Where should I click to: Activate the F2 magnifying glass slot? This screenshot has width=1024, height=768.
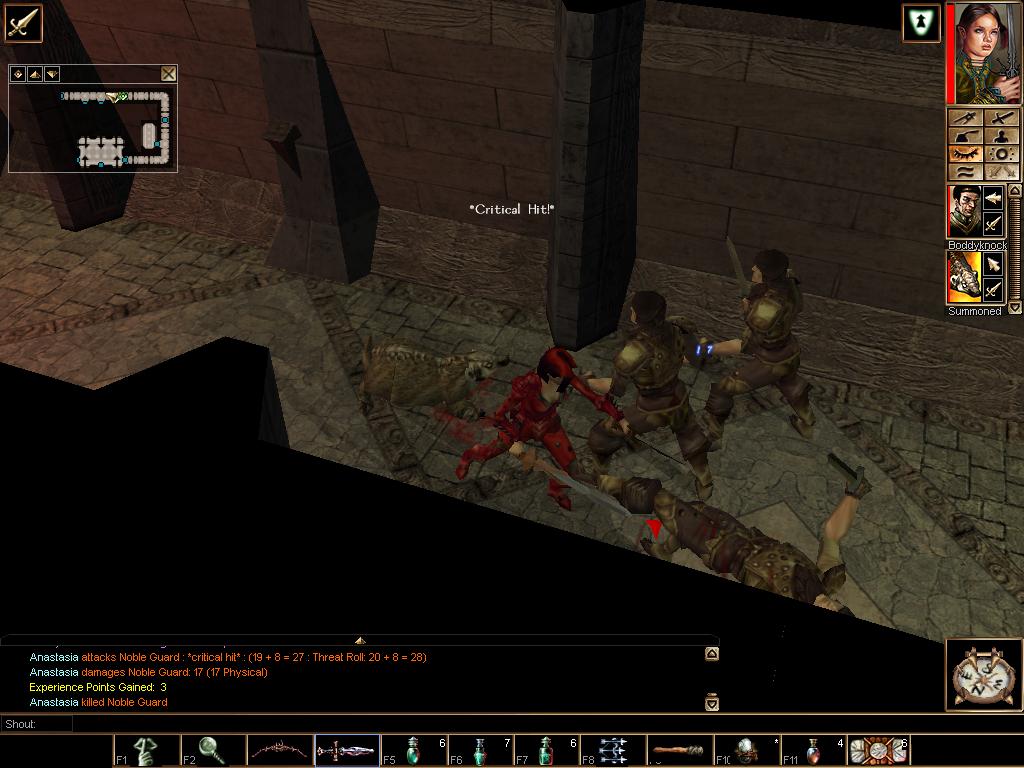tap(213, 750)
